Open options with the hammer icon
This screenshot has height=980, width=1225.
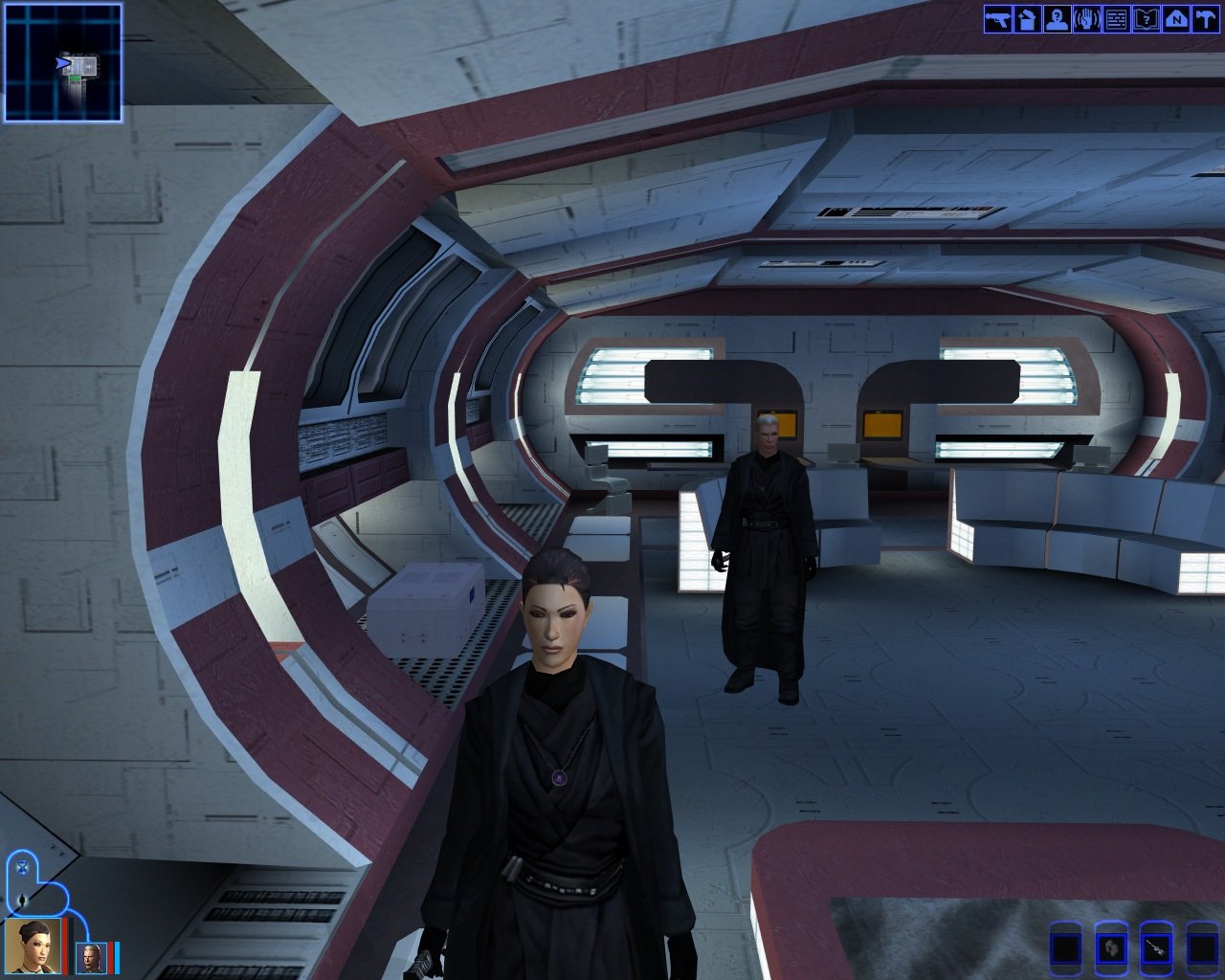click(1204, 19)
